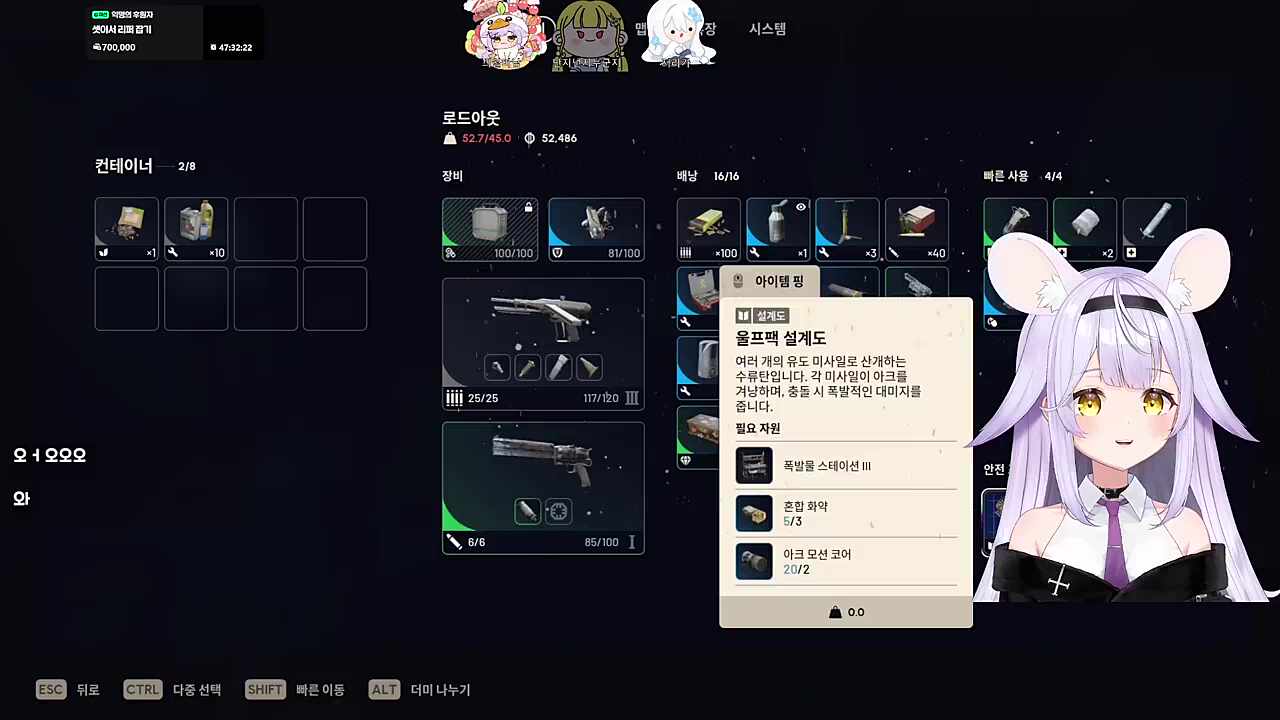Click the lock toggle on the equipped container
This screenshot has height=720, width=1280.
pos(528,207)
